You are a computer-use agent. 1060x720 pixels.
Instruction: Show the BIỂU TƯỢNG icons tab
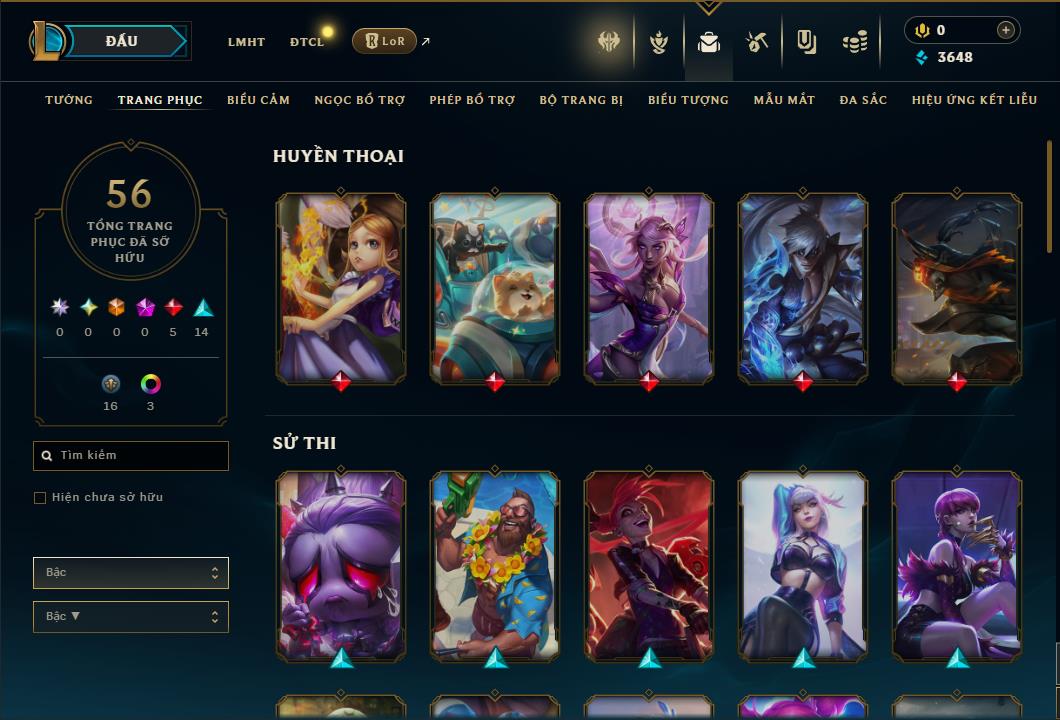(688, 100)
